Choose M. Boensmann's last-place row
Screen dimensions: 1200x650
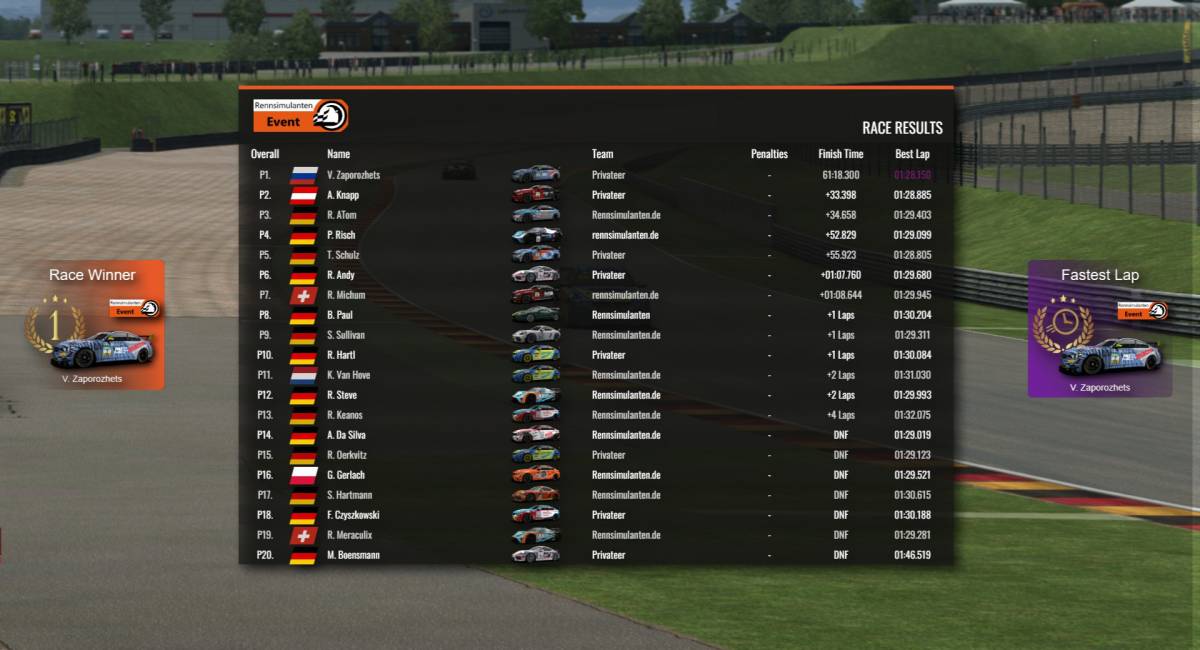595,555
